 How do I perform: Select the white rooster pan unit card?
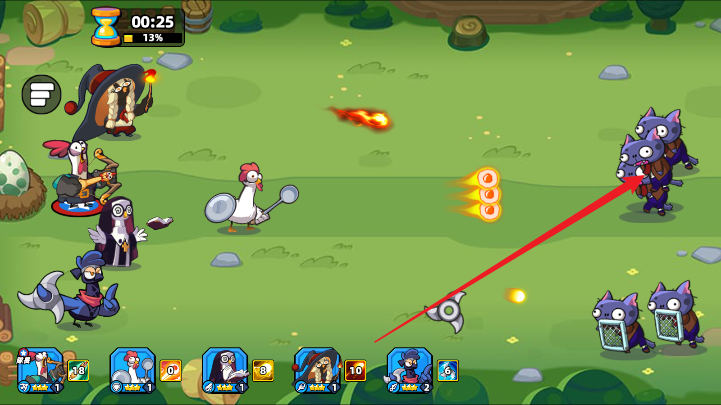click(x=131, y=369)
